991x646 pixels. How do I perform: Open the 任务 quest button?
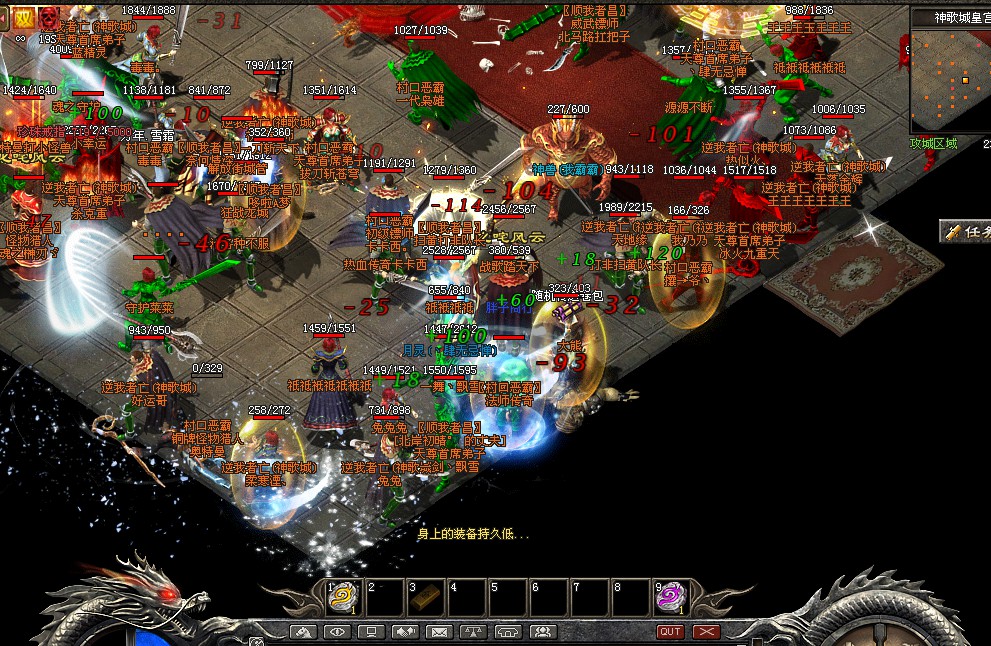point(966,231)
